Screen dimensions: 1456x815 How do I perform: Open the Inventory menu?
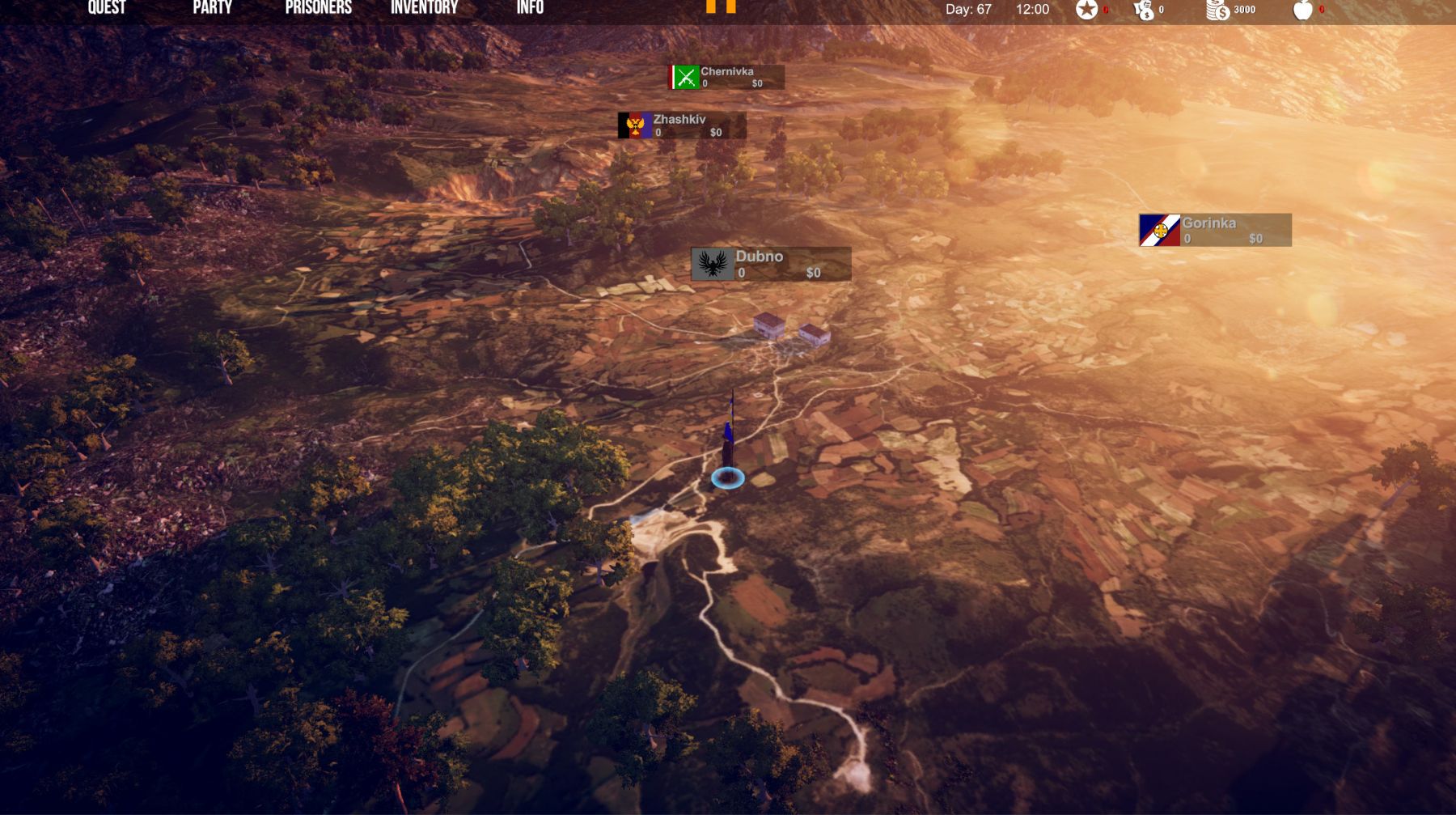pyautogui.click(x=424, y=8)
